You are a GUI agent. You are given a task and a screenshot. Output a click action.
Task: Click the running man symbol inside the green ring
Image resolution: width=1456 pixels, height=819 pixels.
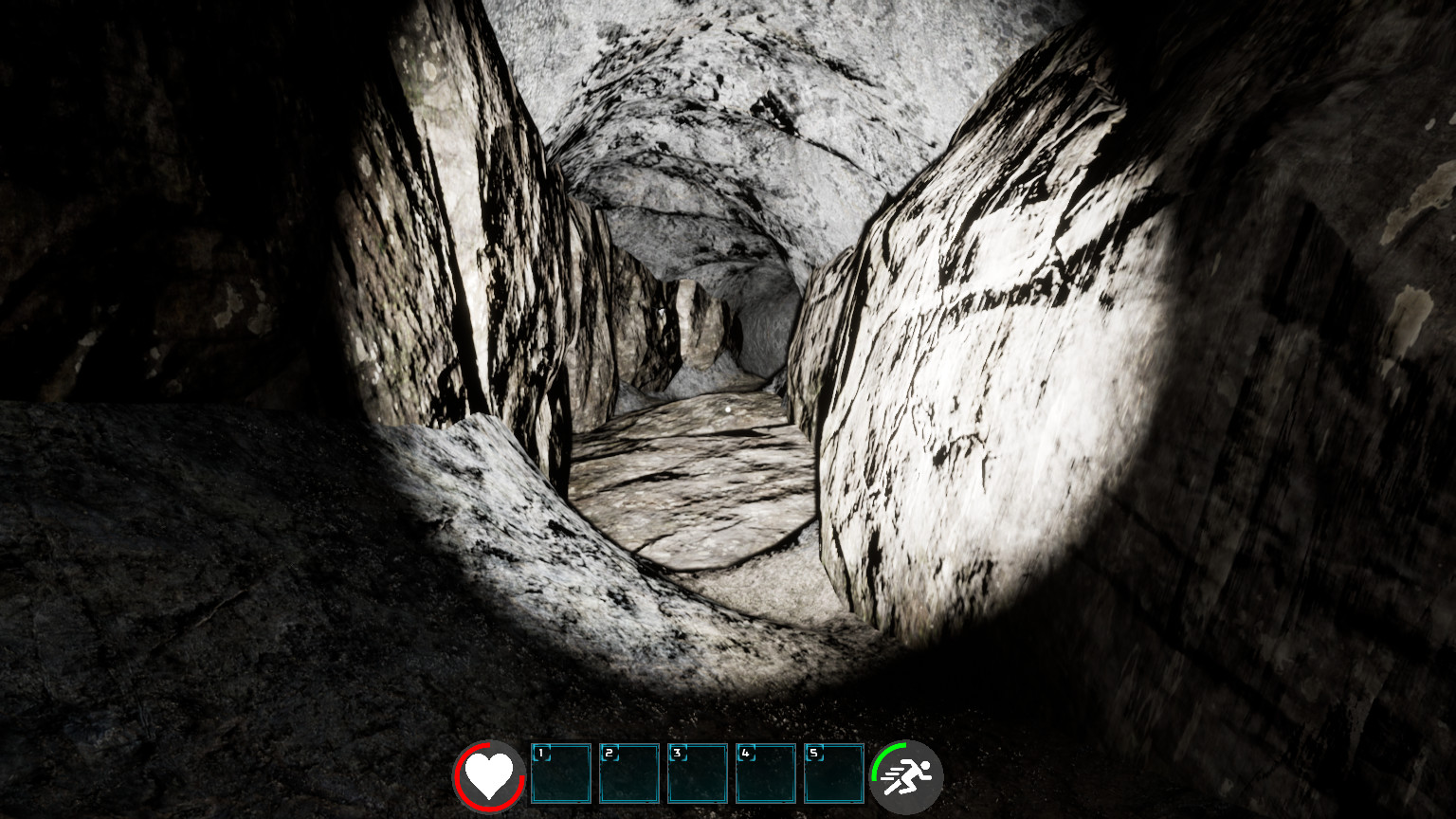tap(908, 775)
